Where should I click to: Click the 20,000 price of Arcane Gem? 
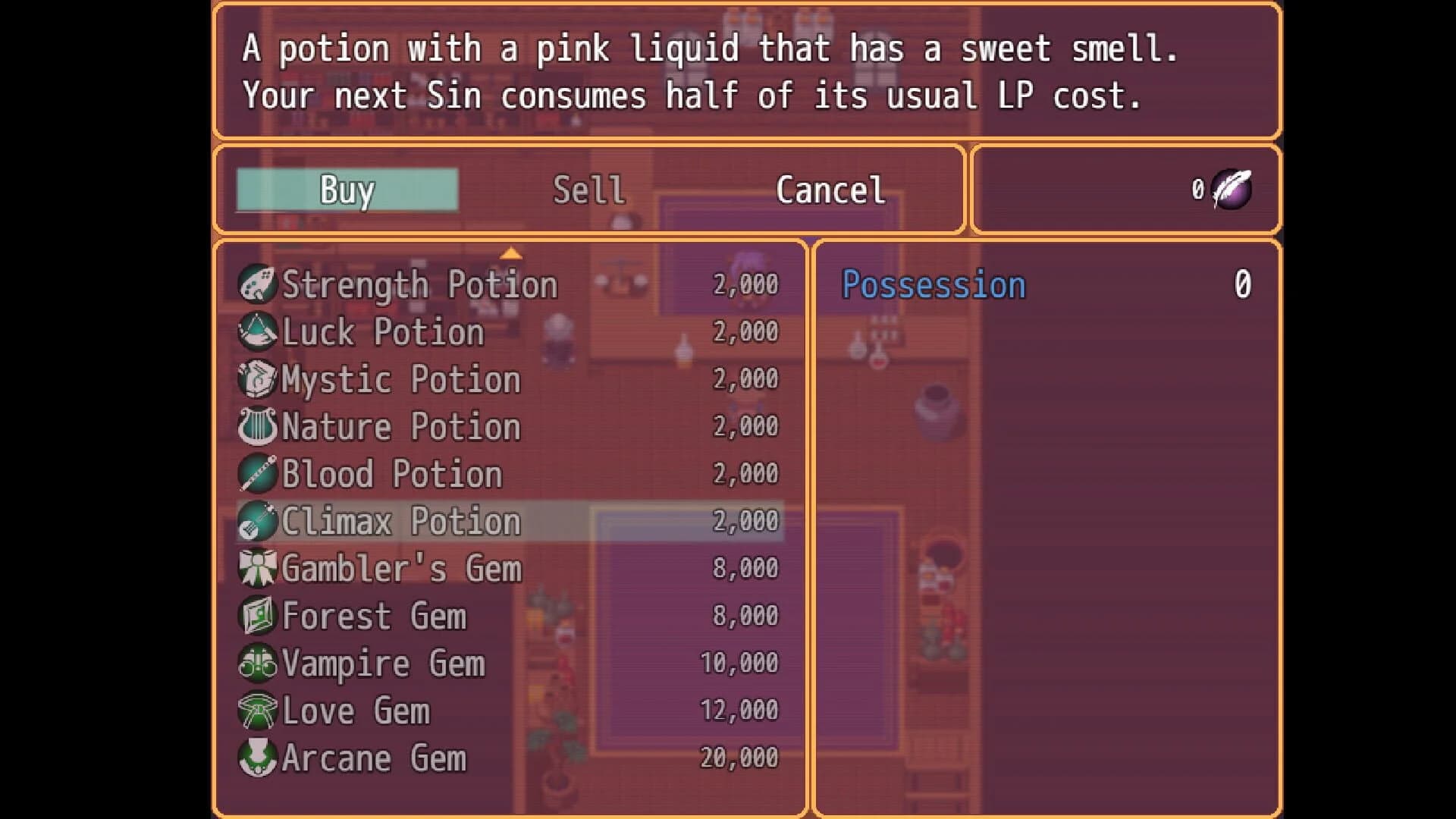738,757
